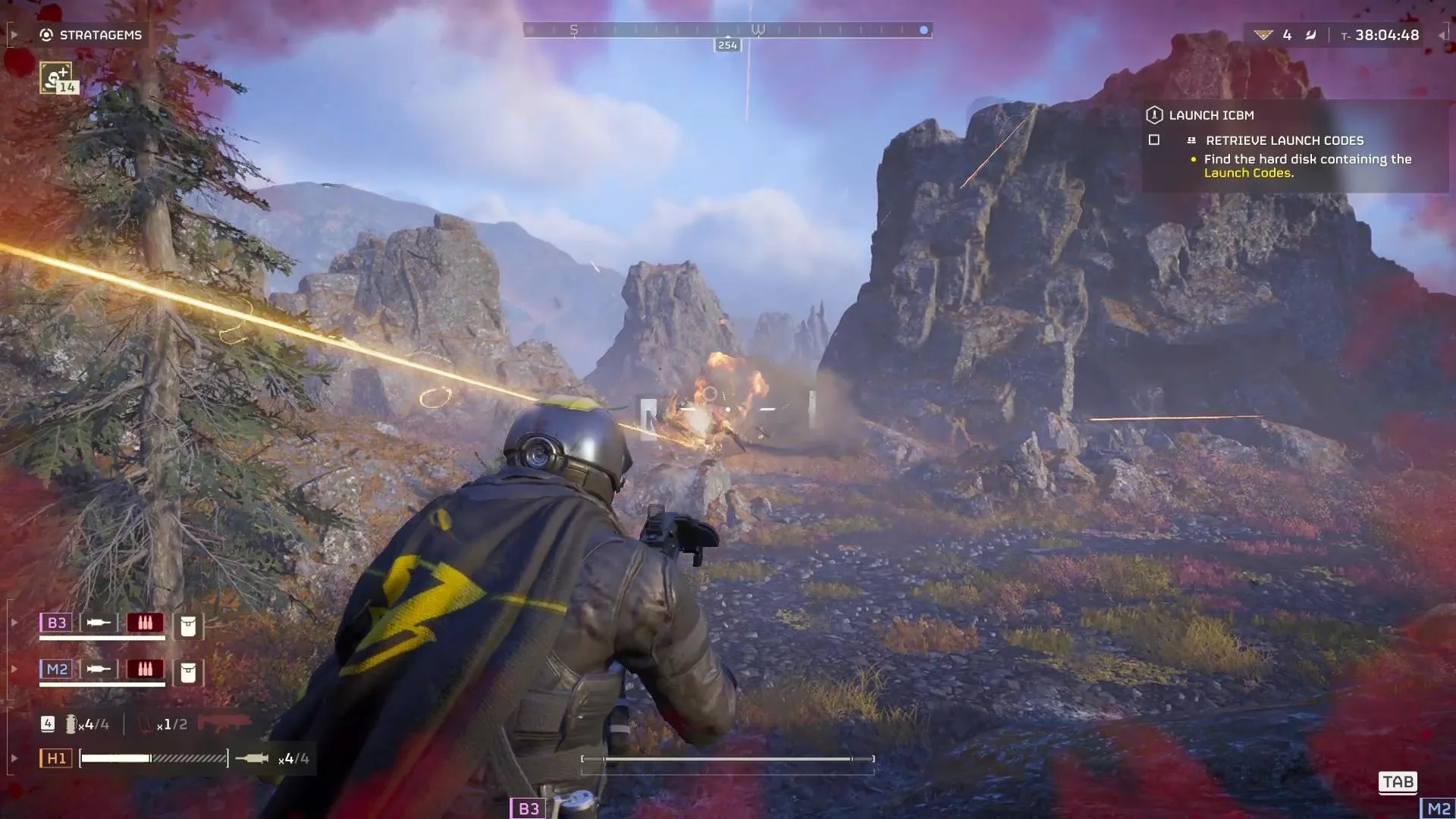The image size is (1456, 819).
Task: Click the Launch ICBM objective title
Action: (1211, 115)
